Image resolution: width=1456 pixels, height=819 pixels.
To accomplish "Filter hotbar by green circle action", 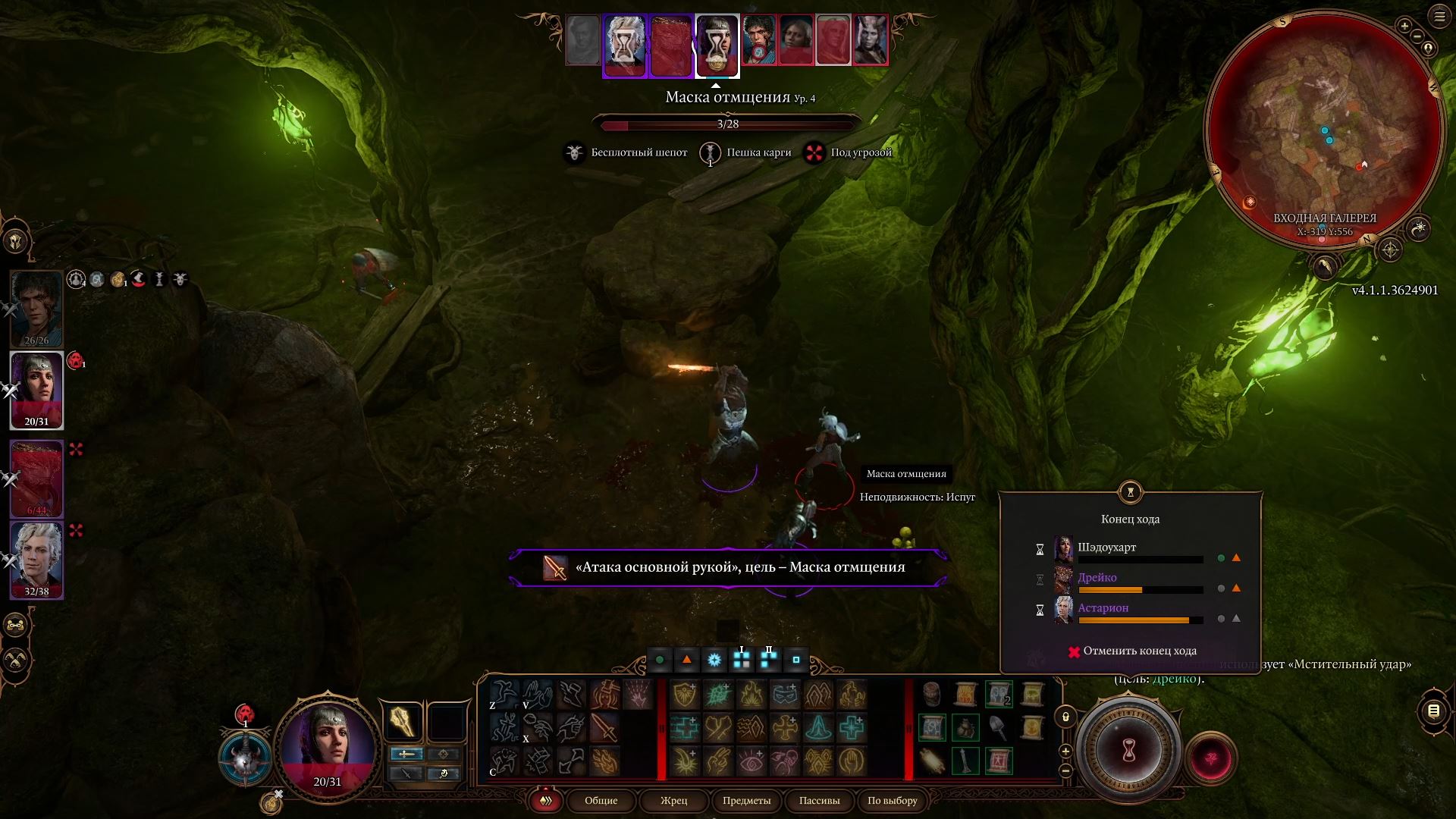I will pos(660,660).
